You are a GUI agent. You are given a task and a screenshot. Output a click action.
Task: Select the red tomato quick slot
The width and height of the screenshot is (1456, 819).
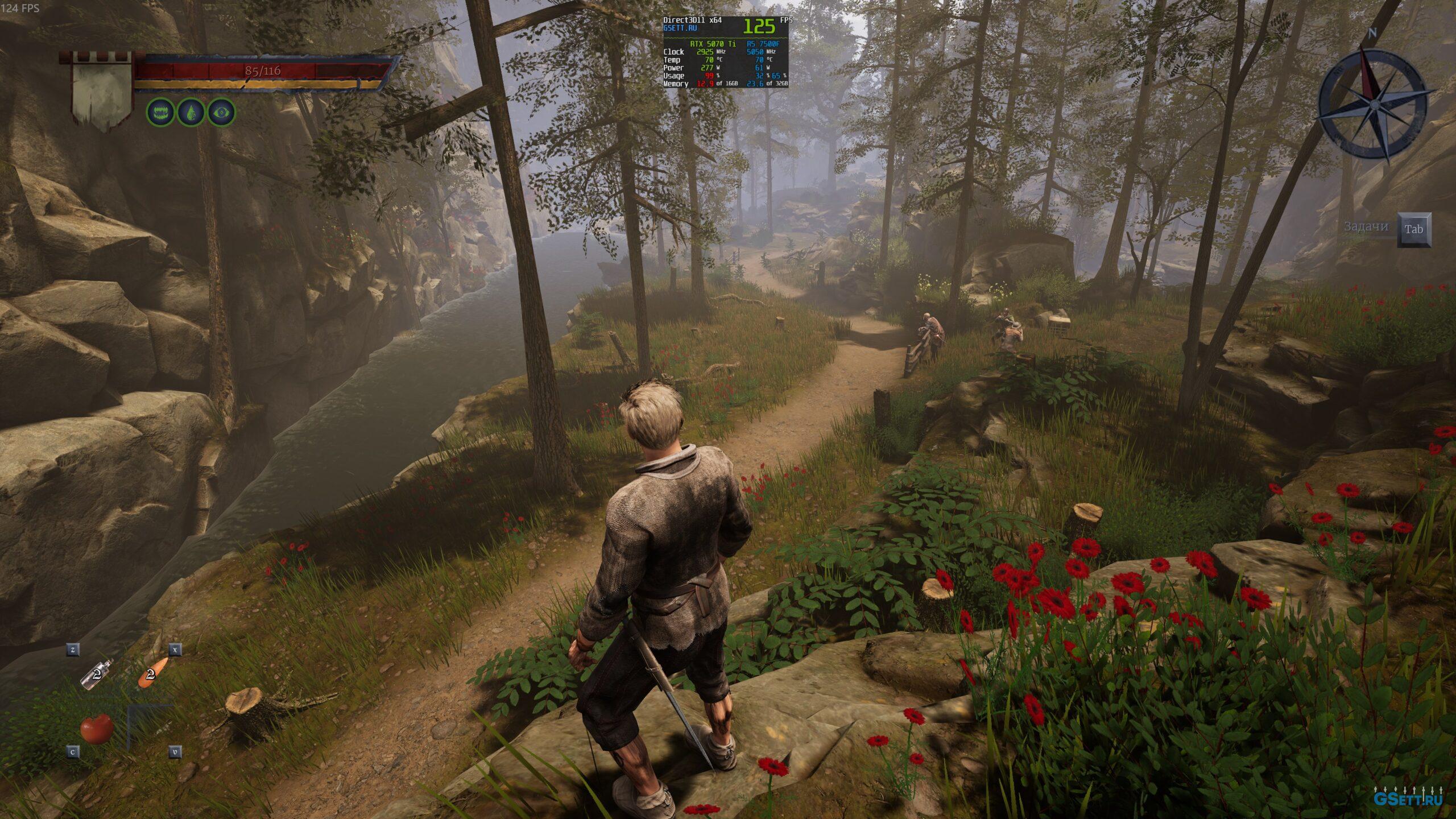point(97,728)
